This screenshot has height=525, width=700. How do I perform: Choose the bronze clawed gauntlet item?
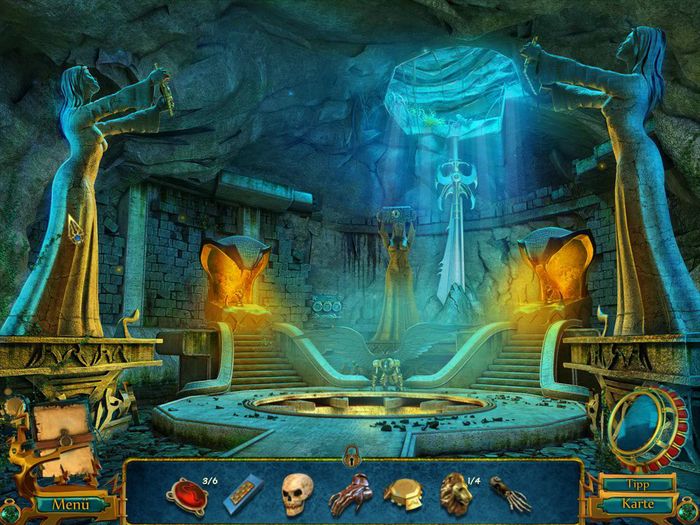click(x=351, y=494)
